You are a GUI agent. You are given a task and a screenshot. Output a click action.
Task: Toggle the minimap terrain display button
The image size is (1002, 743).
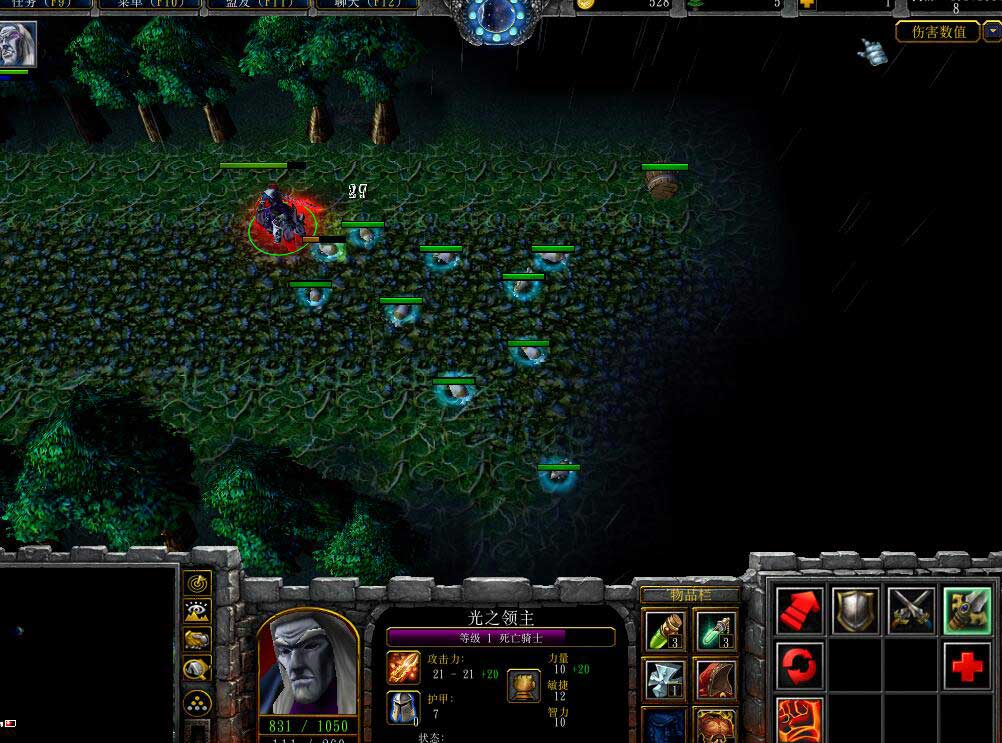[197, 611]
